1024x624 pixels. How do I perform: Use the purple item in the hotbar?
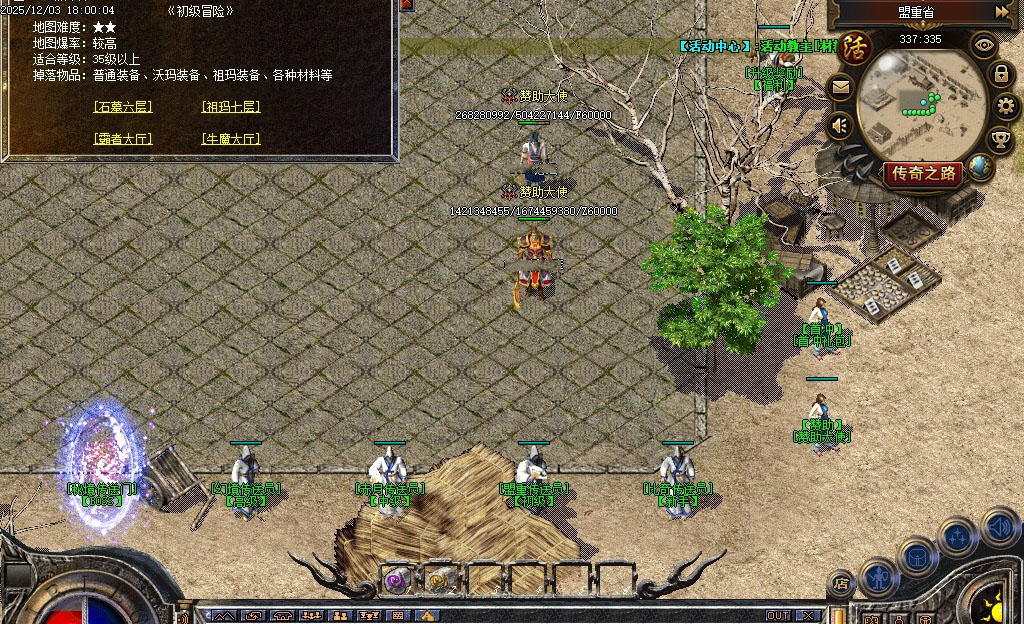pyautogui.click(x=397, y=578)
